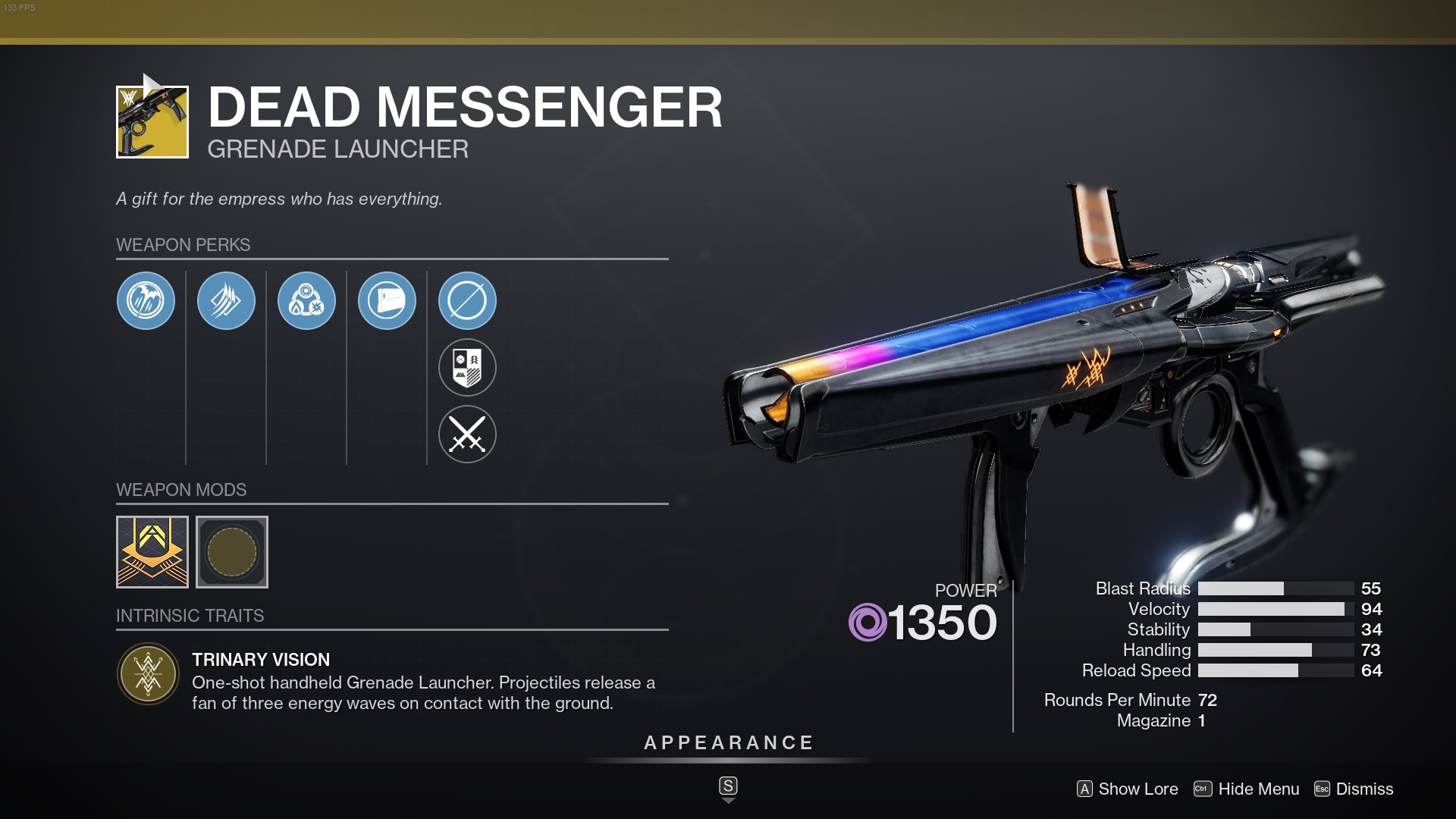Click the crossed-swords kill tracker icon
This screenshot has width=1456, height=819.
point(468,435)
